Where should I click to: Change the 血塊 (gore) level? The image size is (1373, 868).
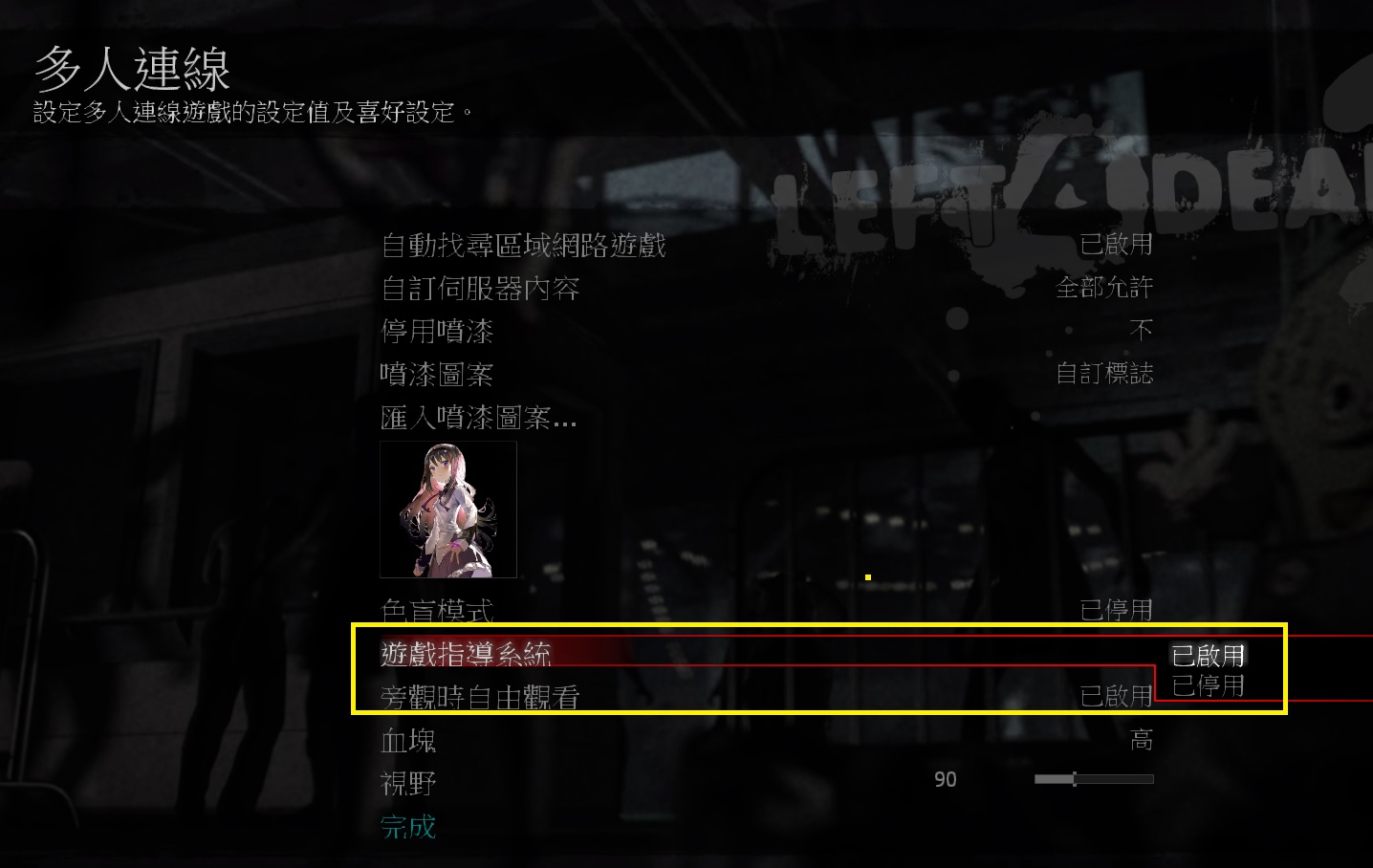click(407, 741)
